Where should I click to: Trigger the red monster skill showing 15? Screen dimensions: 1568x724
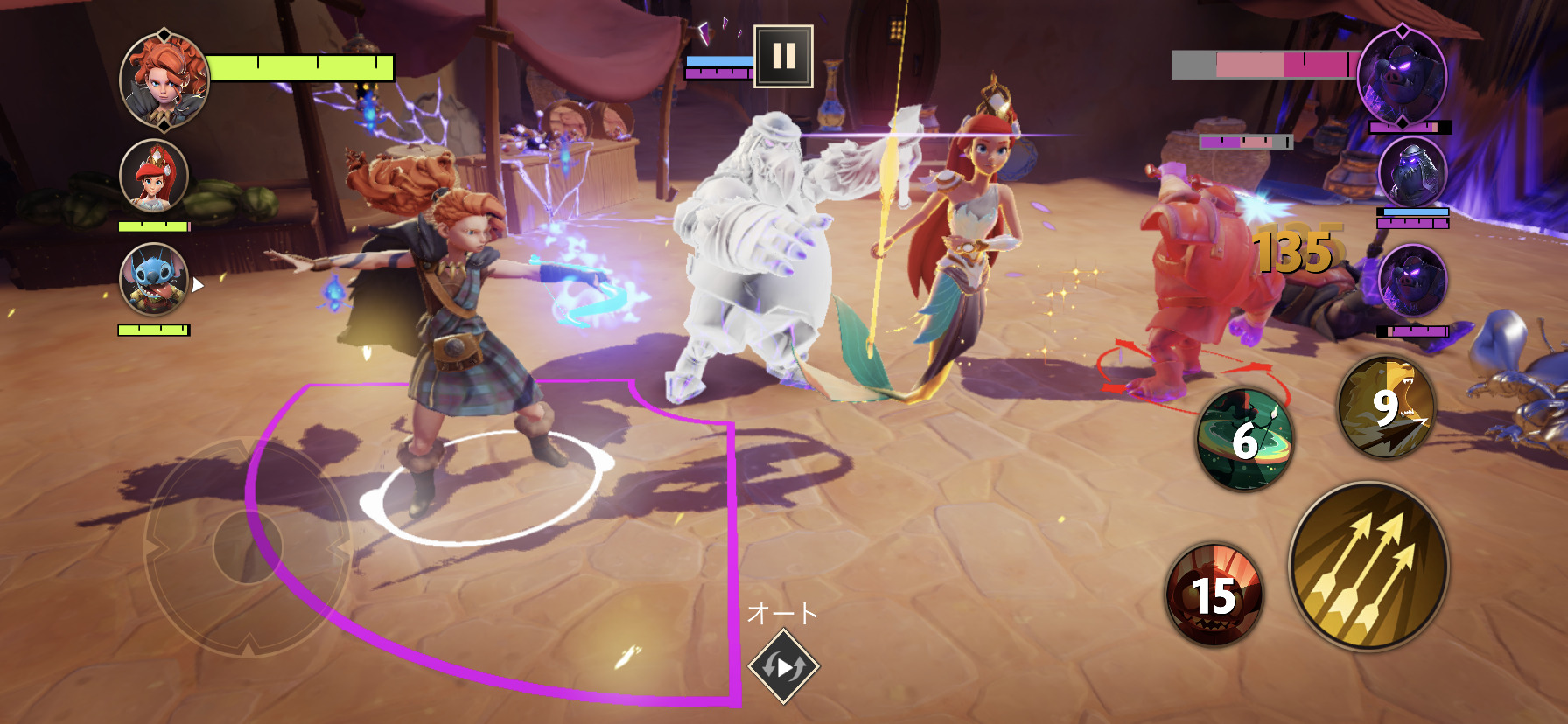tap(1214, 595)
